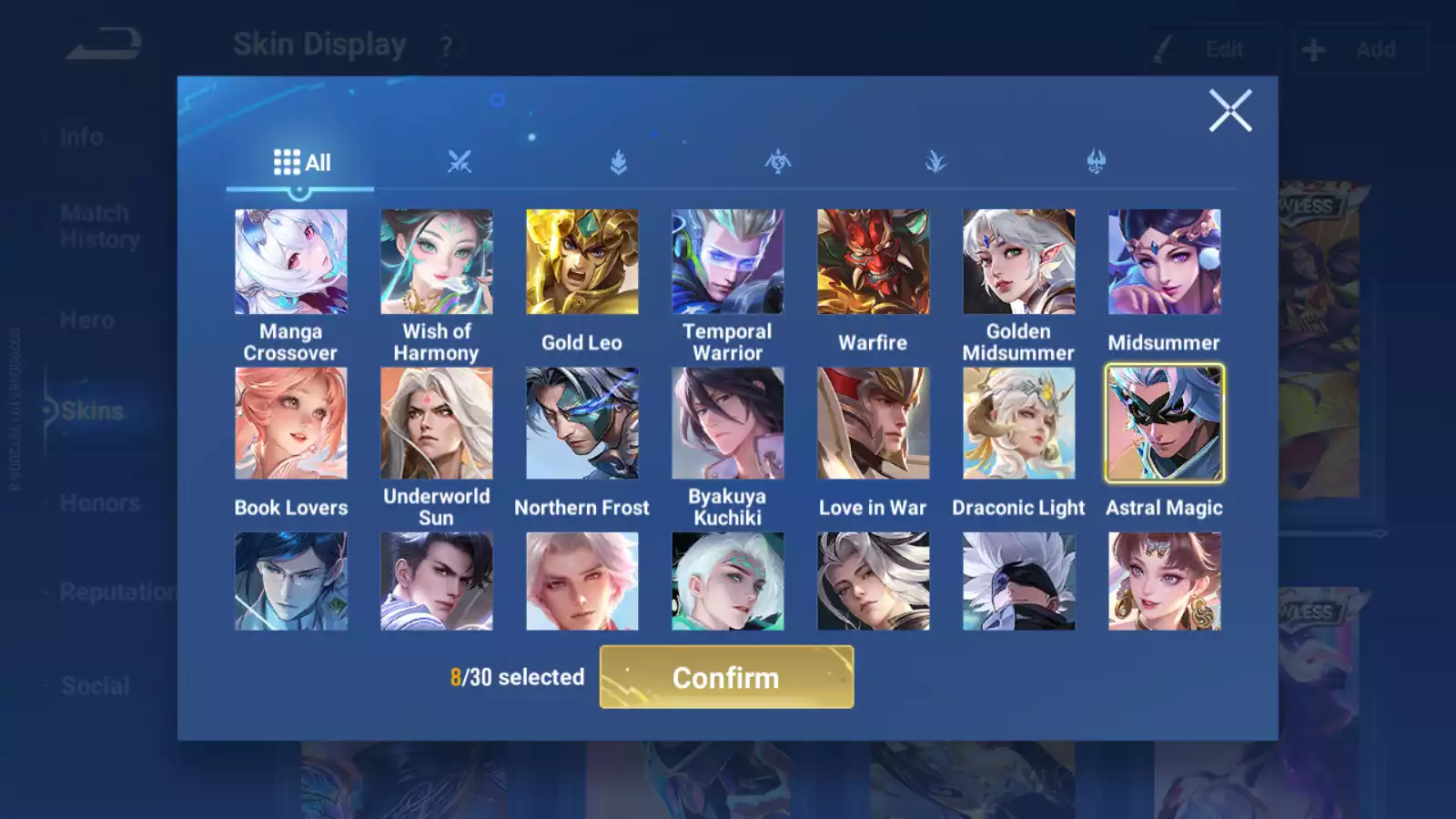The image size is (1456, 819).
Task: Go to the Honors sidebar entry
Action: pyautogui.click(x=100, y=502)
